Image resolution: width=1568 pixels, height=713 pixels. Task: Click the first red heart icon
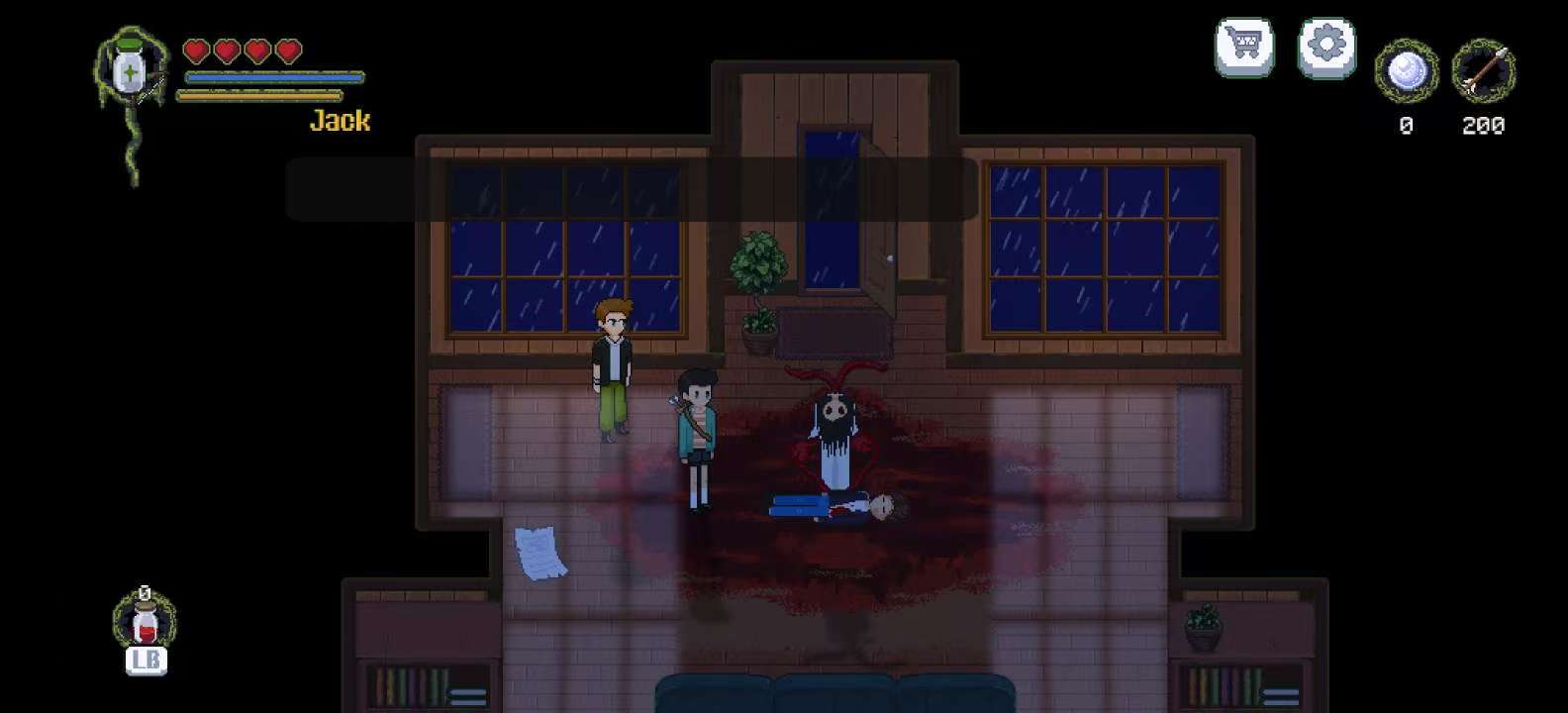196,51
